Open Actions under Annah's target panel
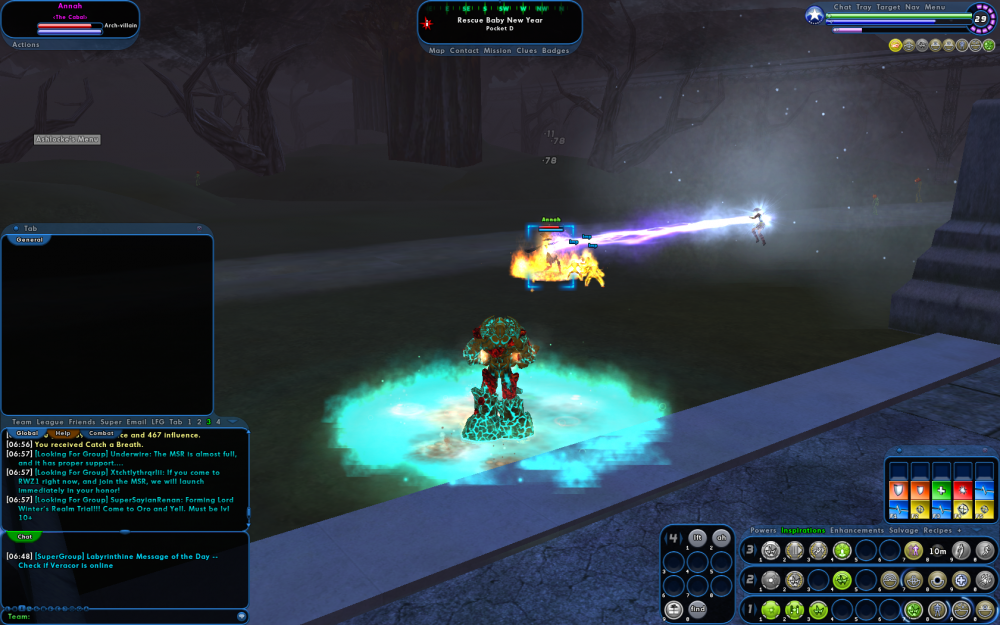The width and height of the screenshot is (1000, 625). (x=26, y=44)
